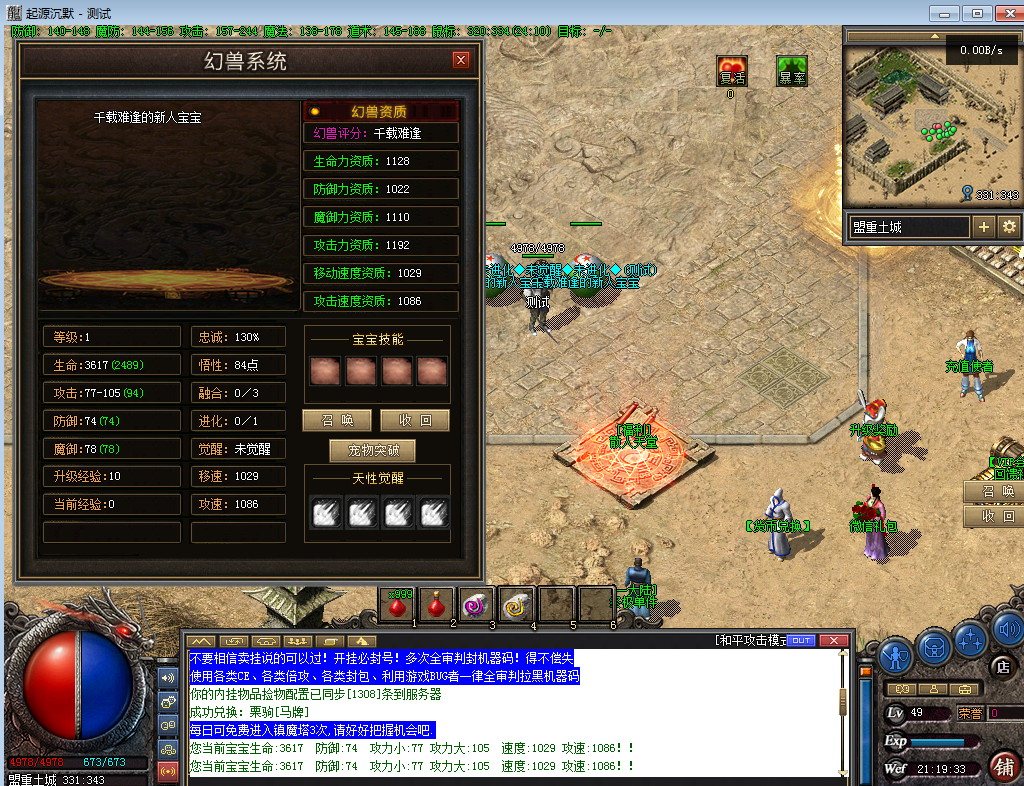This screenshot has height=786, width=1024.
Task: Select the purple swirl scroll in the hotbar
Action: tap(474, 605)
